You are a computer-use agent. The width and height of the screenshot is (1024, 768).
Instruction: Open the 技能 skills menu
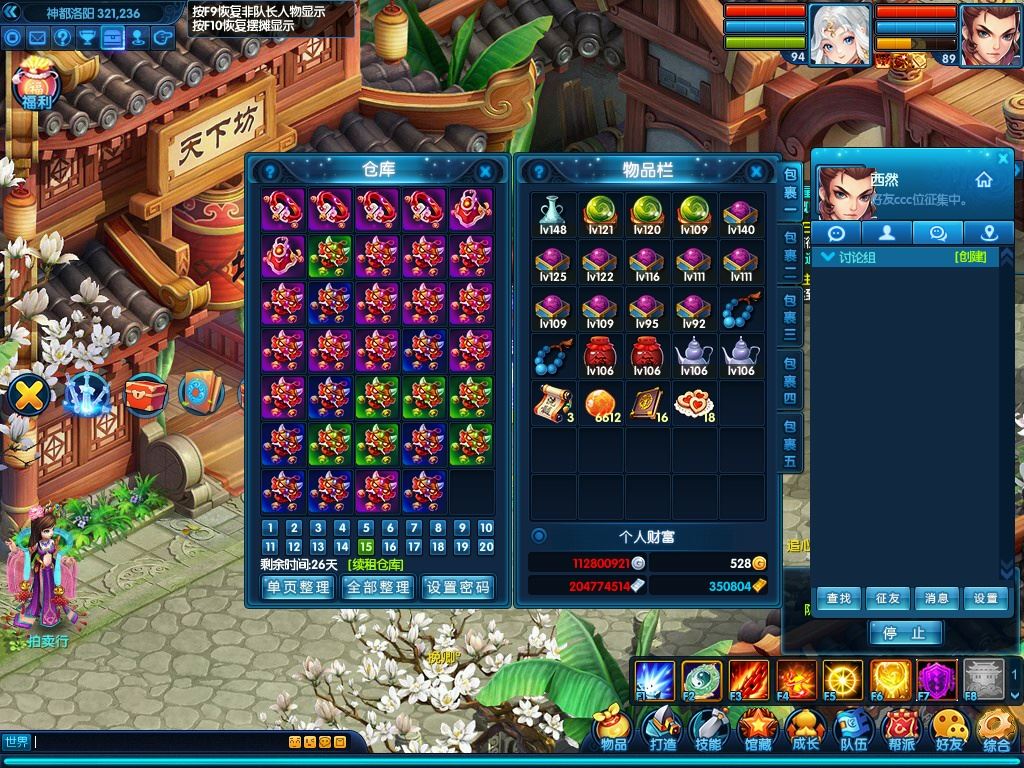click(709, 731)
